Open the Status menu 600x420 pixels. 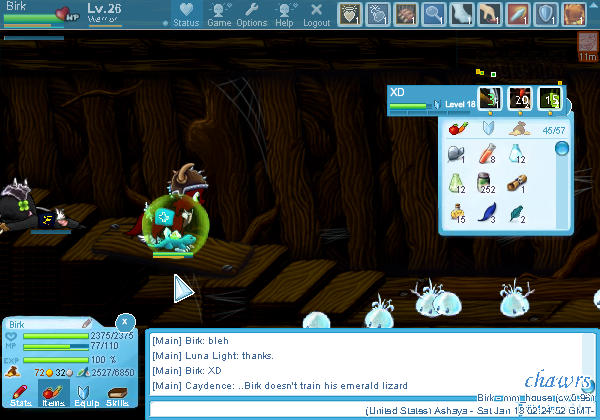click(x=186, y=14)
